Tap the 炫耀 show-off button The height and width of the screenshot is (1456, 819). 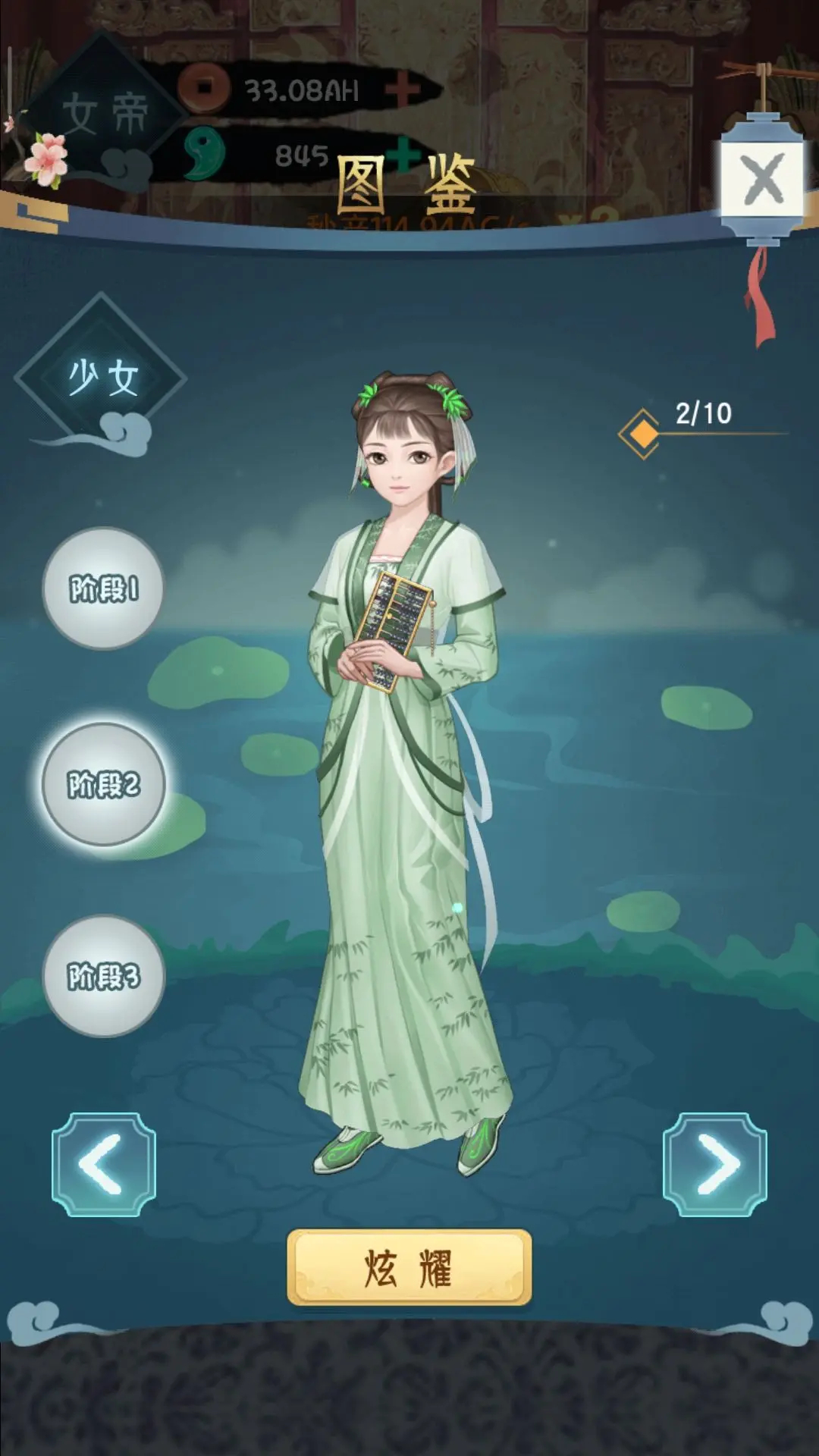pos(409,1267)
